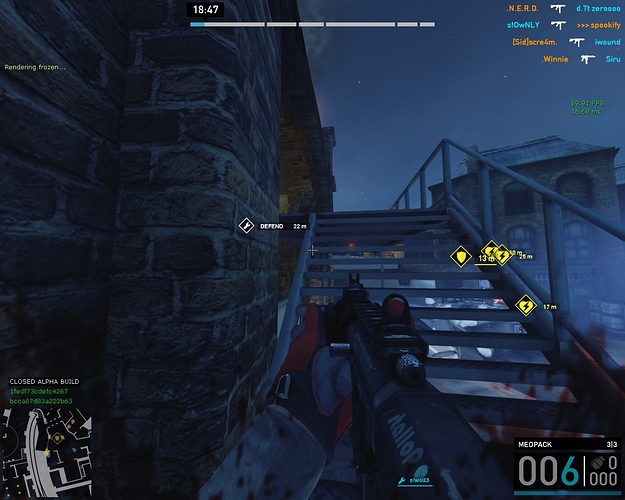Select the shield teammate marker
Viewport: 625px width, 500px height.
[461, 256]
